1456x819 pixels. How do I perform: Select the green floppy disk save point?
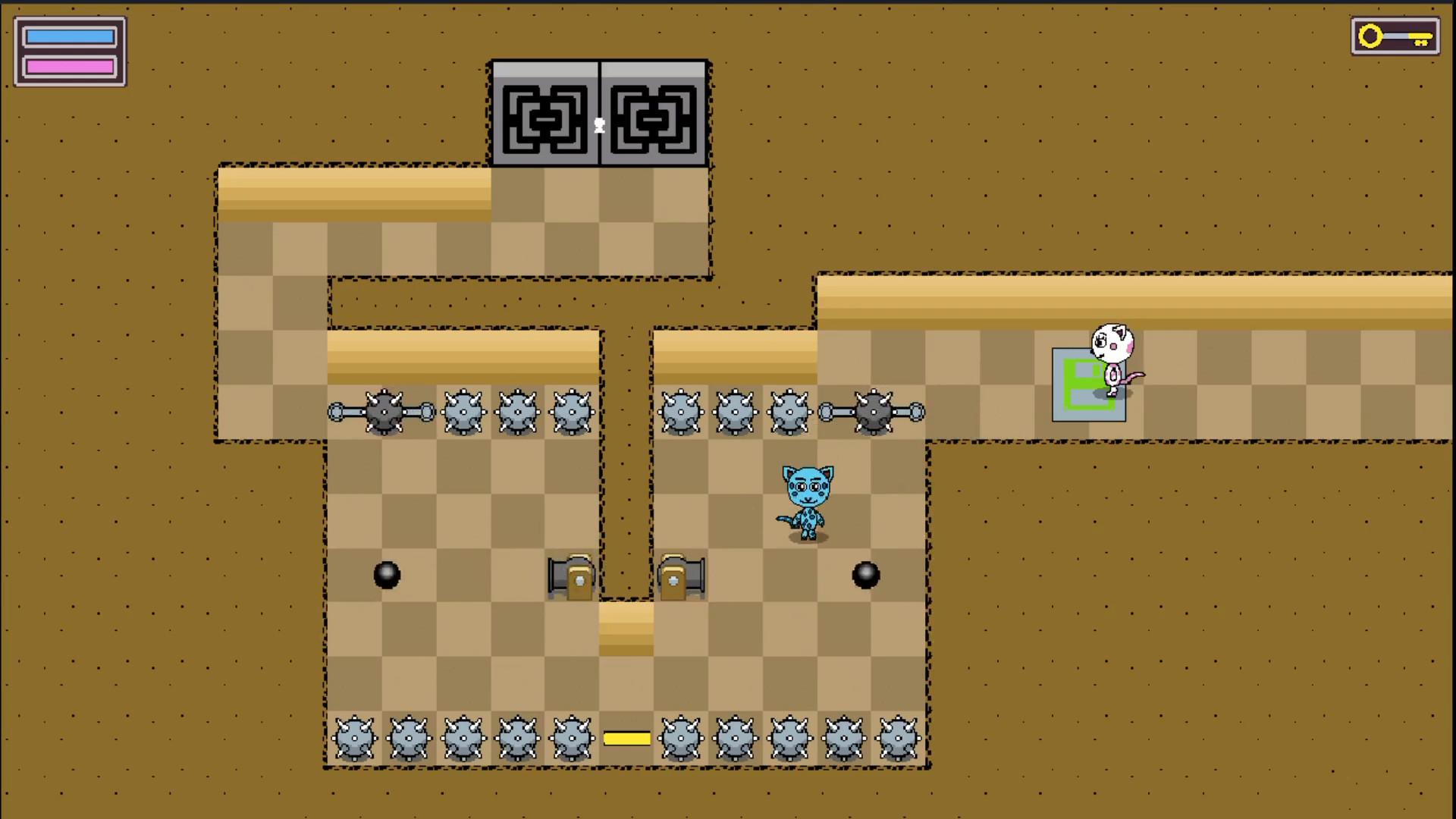click(1084, 383)
